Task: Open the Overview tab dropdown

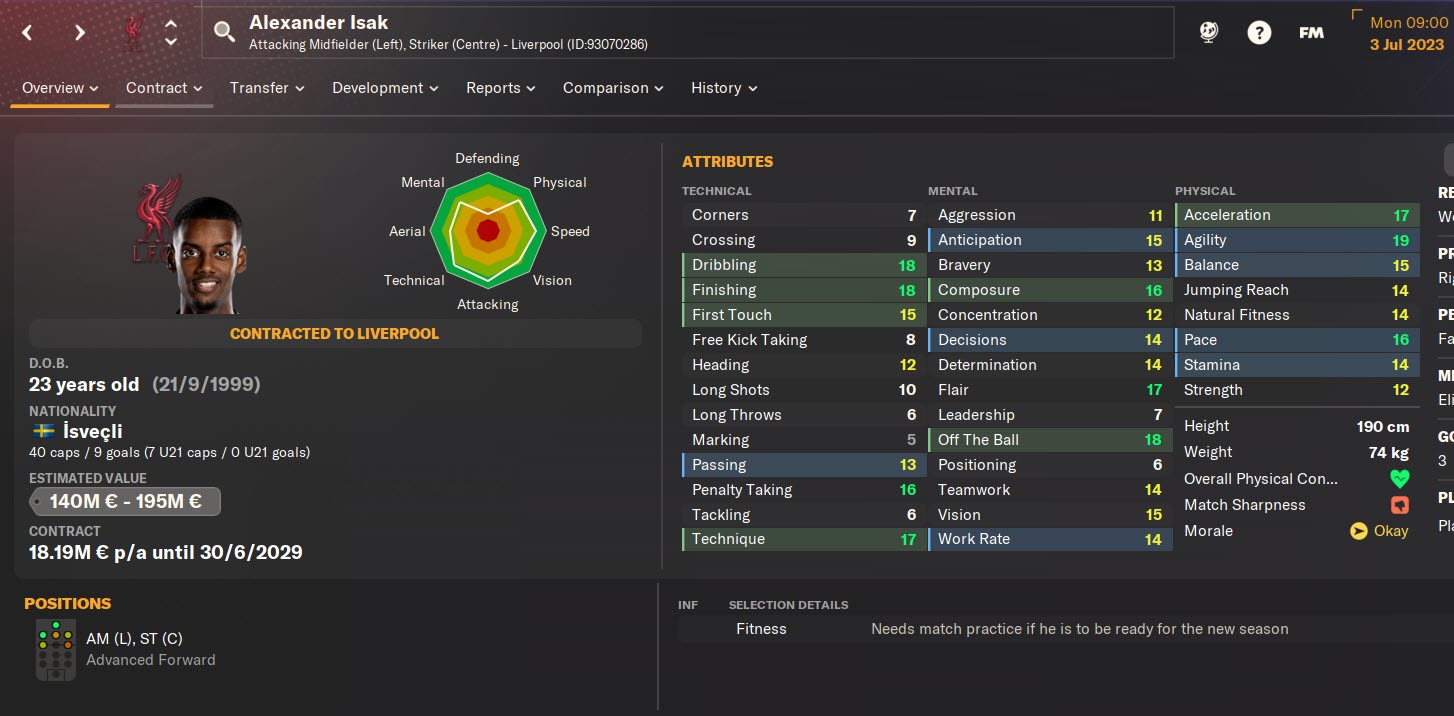Action: click(x=60, y=88)
